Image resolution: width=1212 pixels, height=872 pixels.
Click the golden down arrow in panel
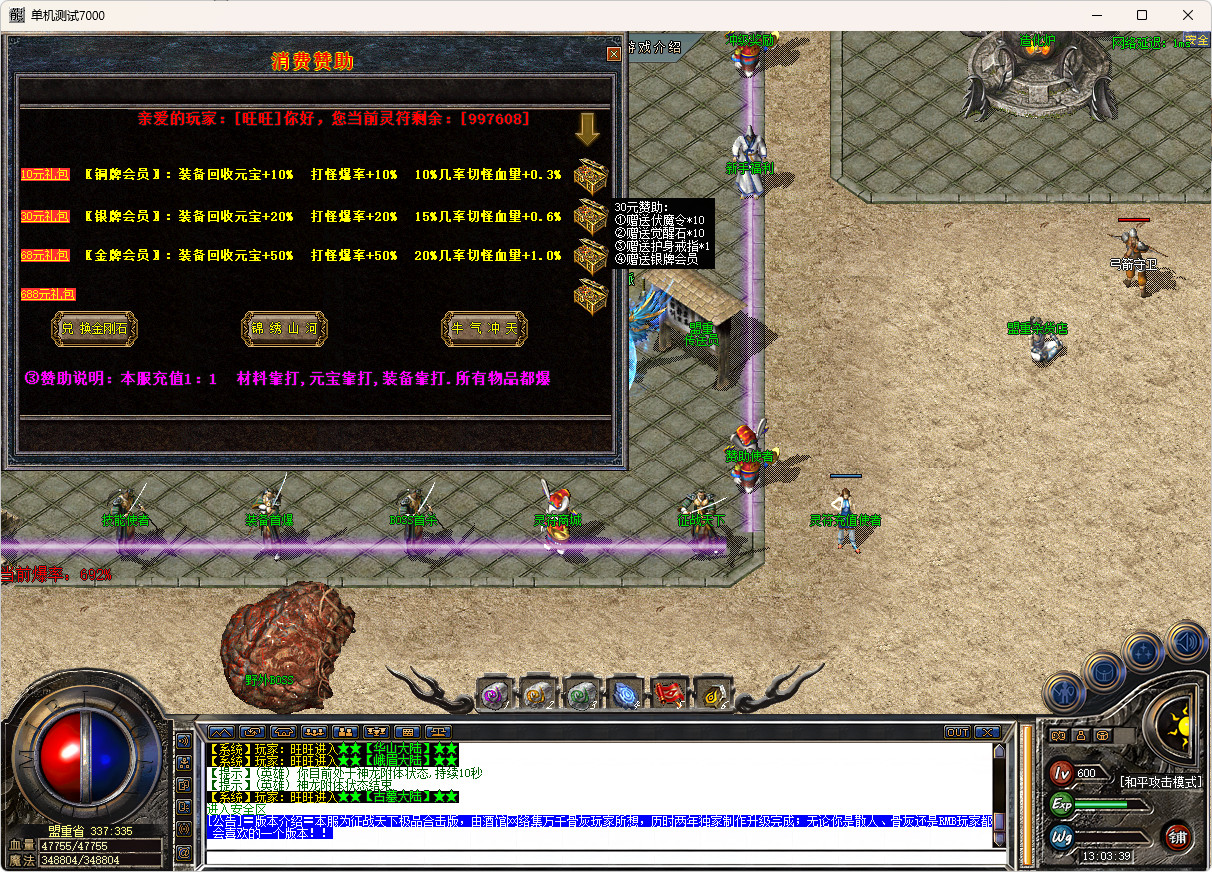click(587, 128)
